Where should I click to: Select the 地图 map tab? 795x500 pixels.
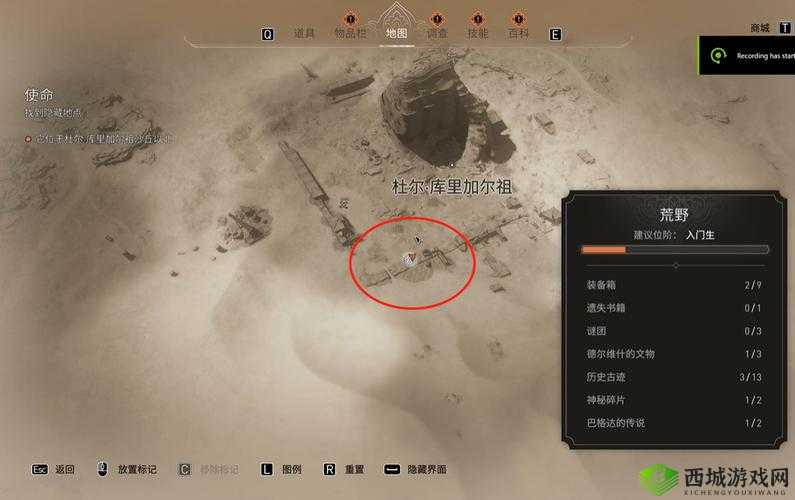point(396,33)
